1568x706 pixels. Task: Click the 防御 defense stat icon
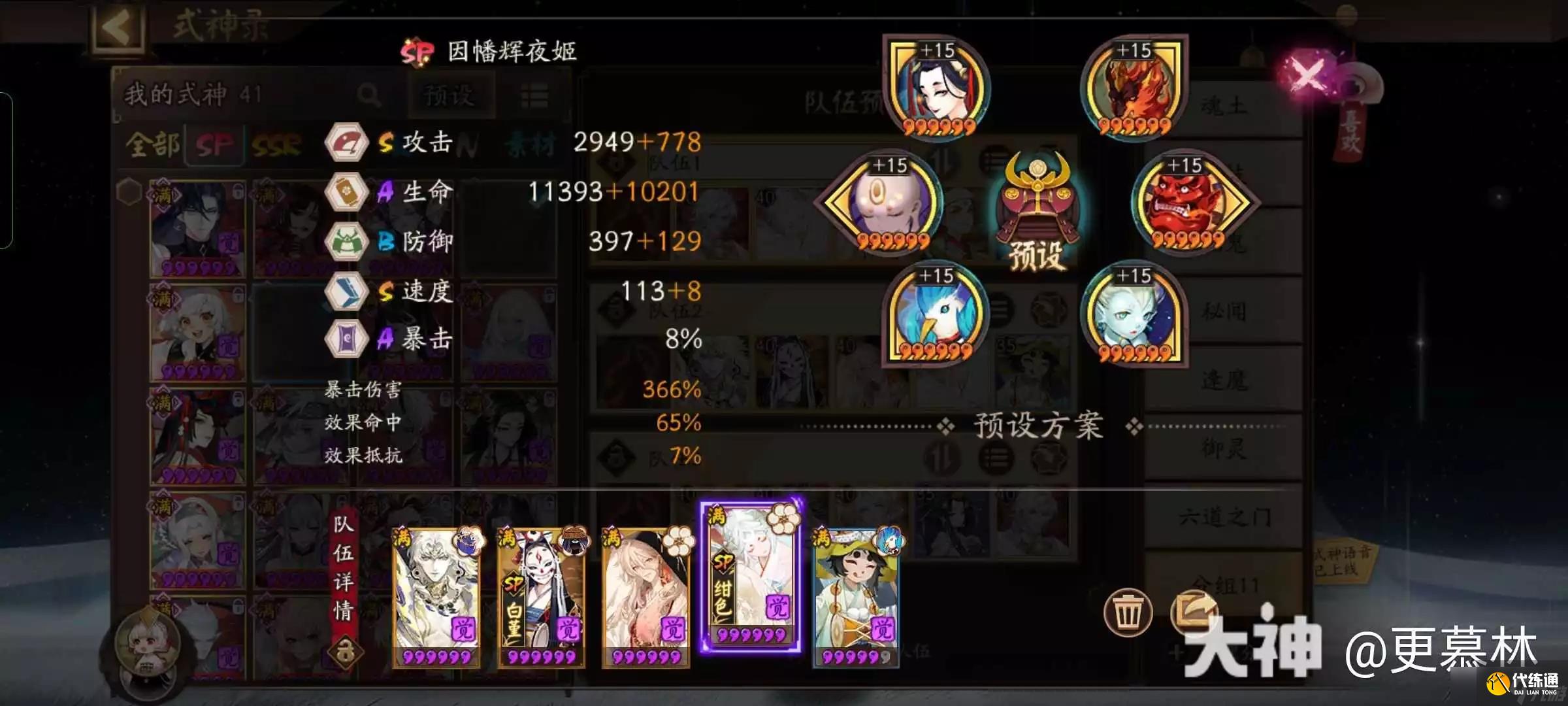347,241
